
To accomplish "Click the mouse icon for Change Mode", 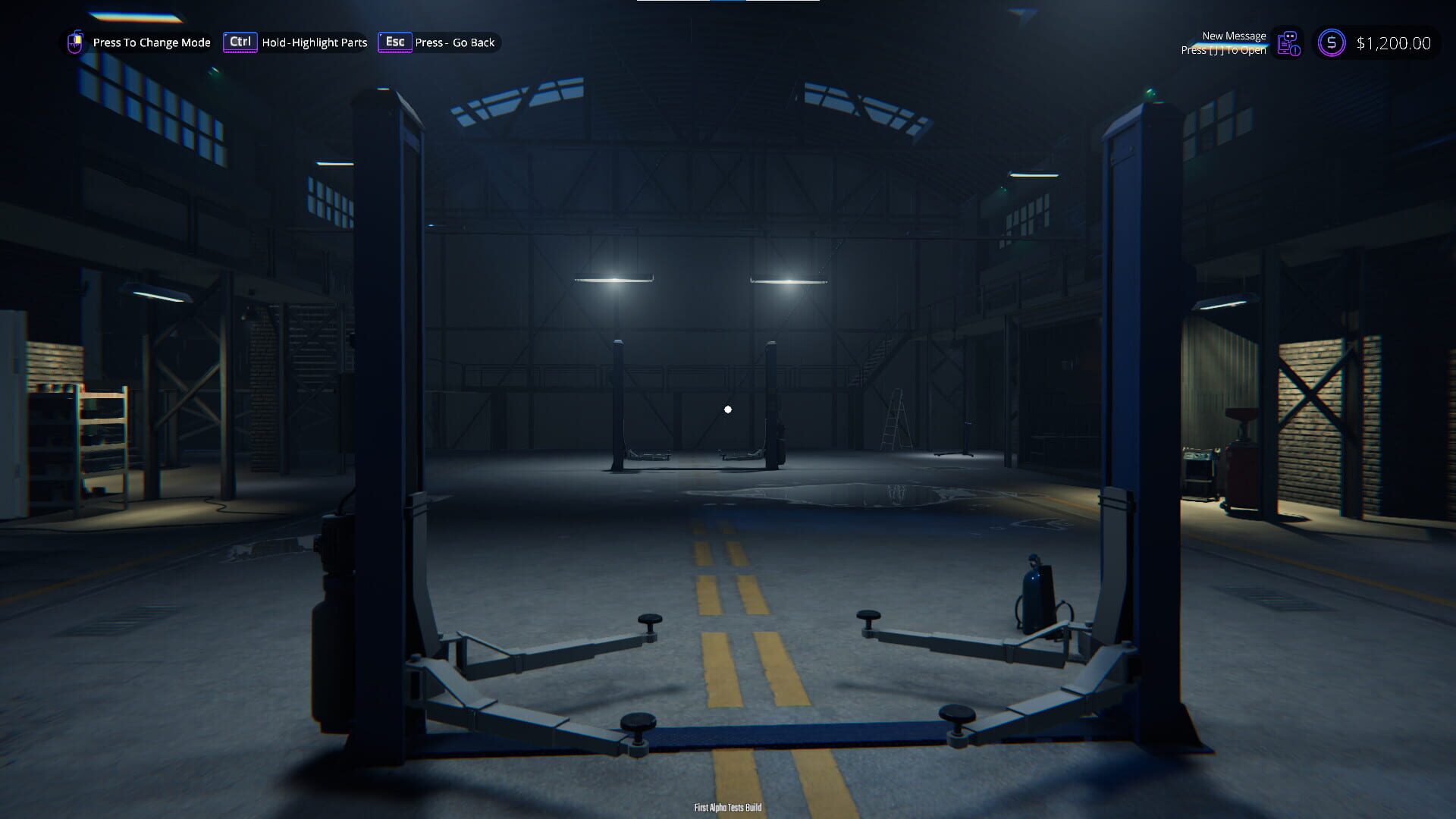I will (x=75, y=42).
